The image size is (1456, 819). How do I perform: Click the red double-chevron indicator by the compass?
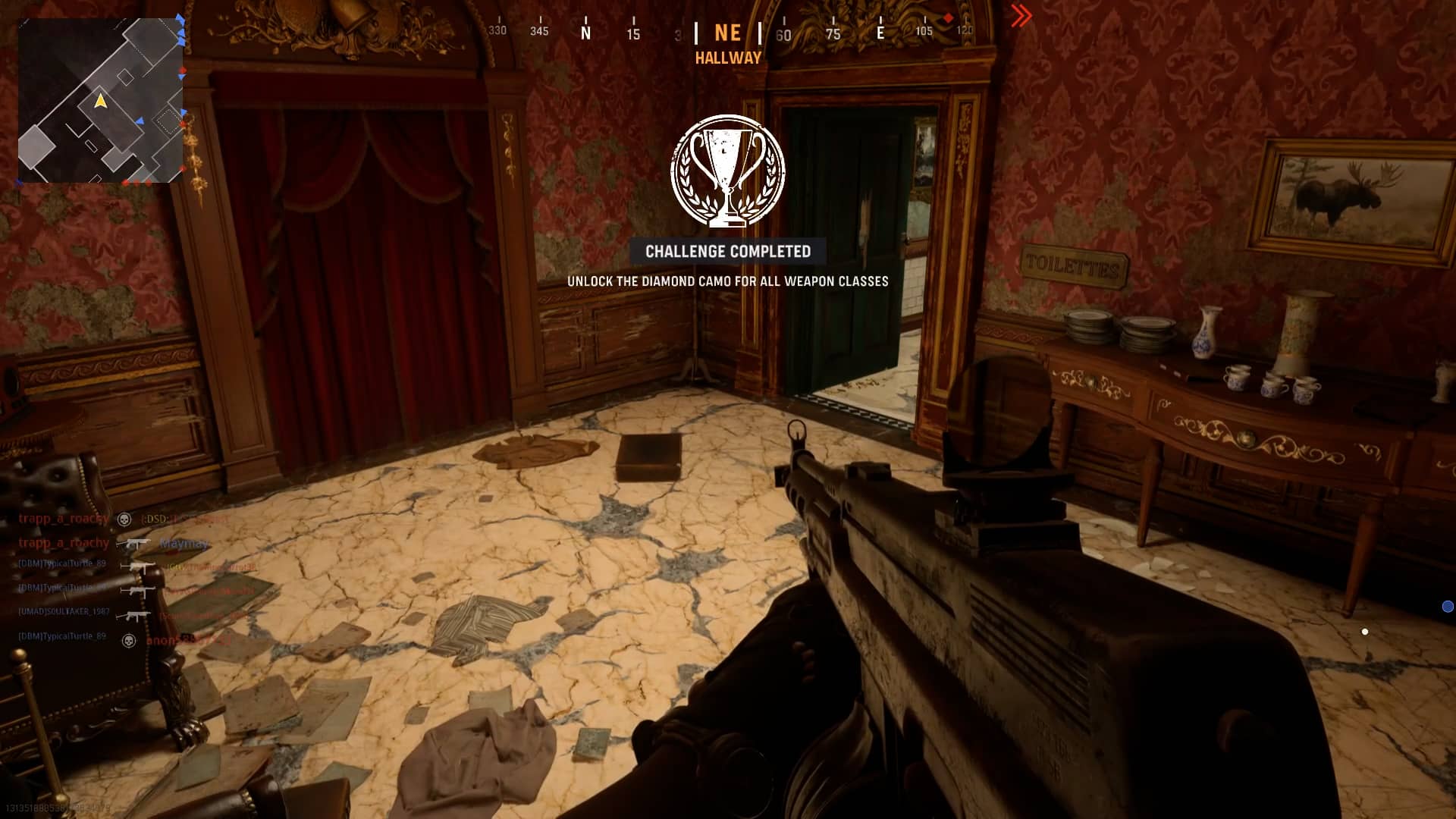coord(1021,16)
